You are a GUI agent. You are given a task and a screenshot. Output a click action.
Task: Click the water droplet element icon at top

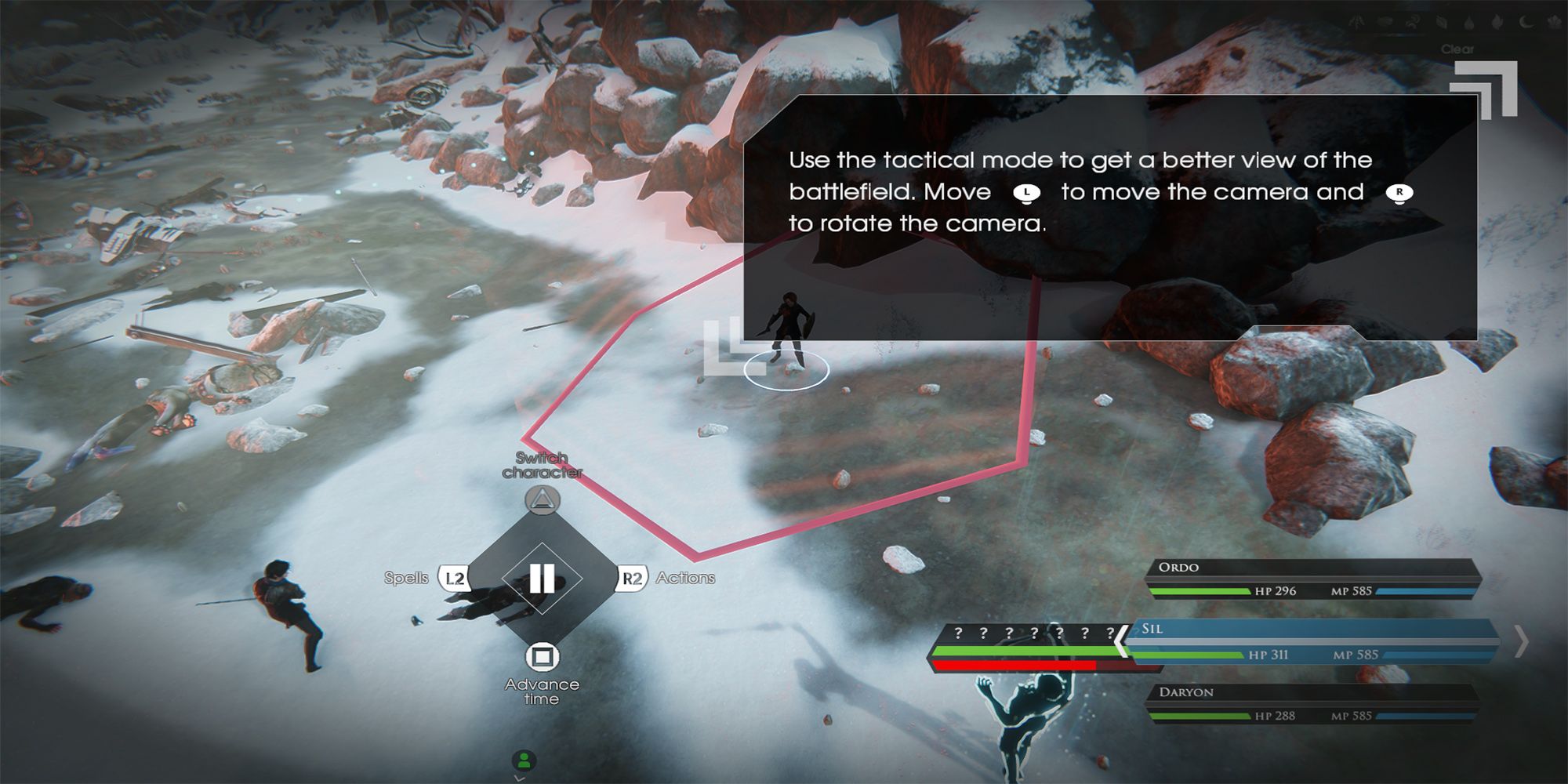point(1468,22)
